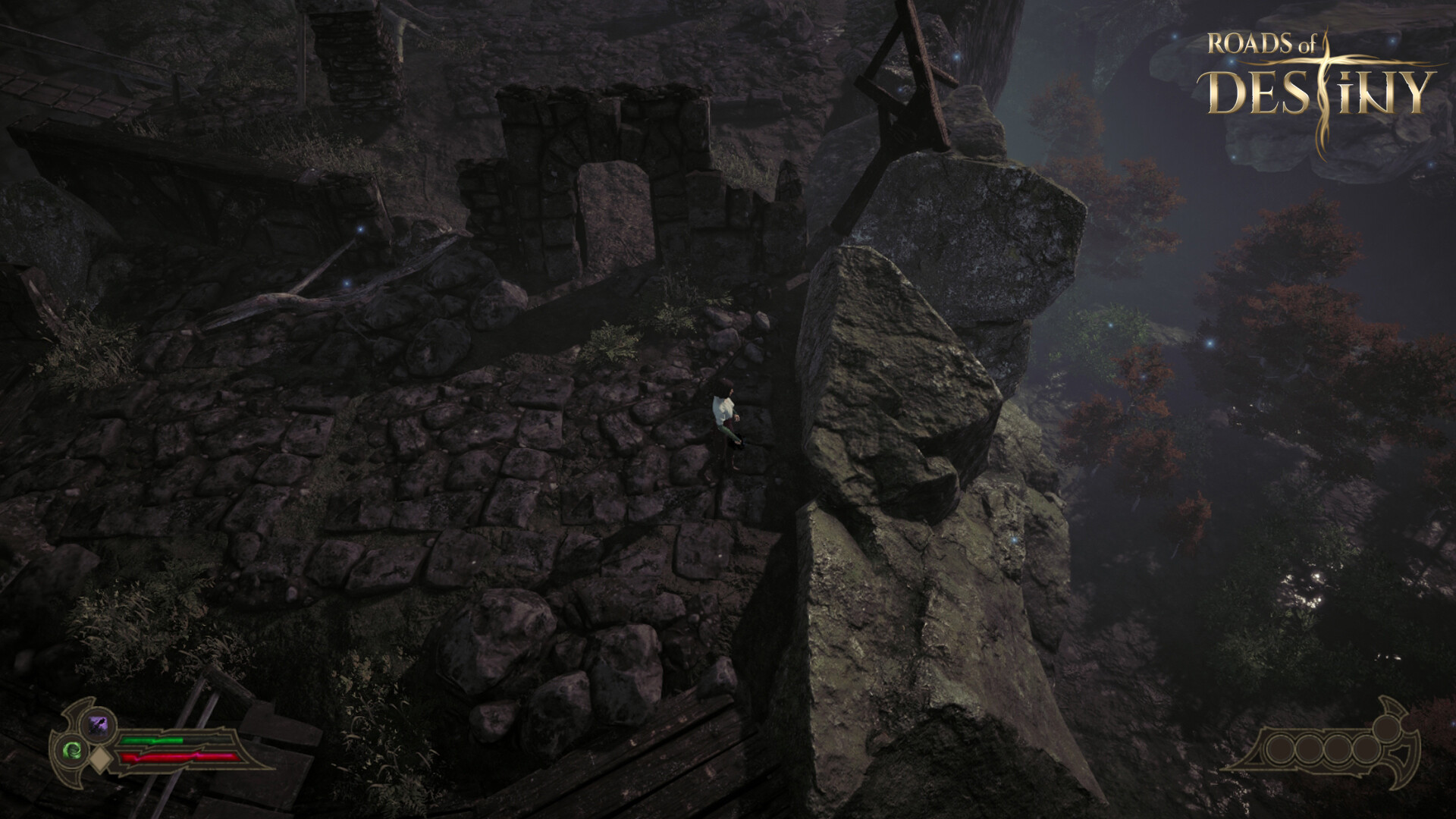
Task: Click the red resource bar below the health bar
Action: tap(180, 758)
